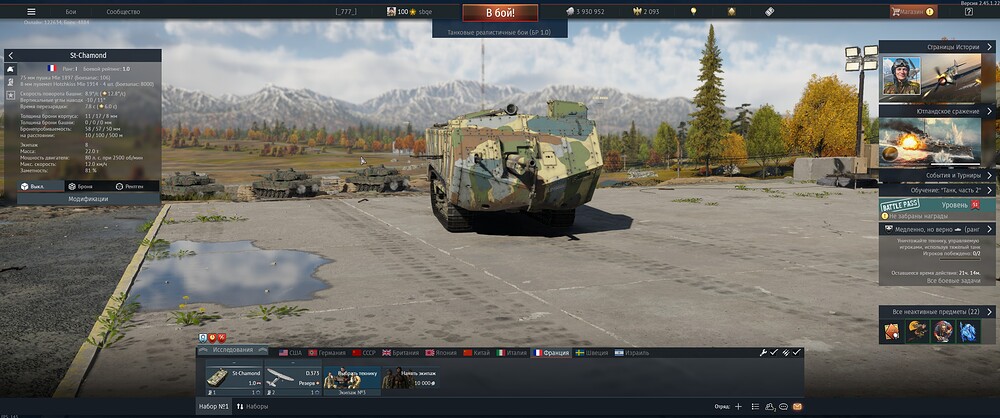The width and height of the screenshot is (1000, 418).
Task: Collapse the St-Chamond info panel with the back arrow
Action: click(10, 56)
